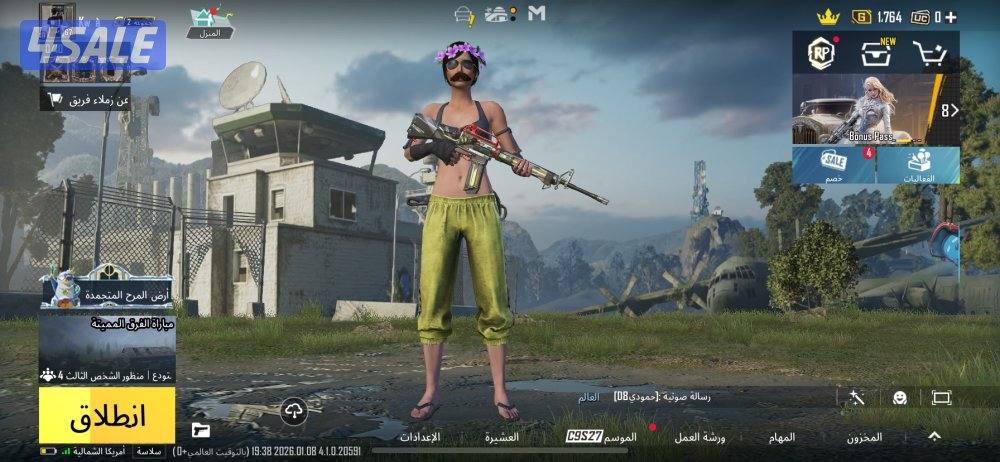Open ورشة العمل workshop menu

[x=700, y=437]
